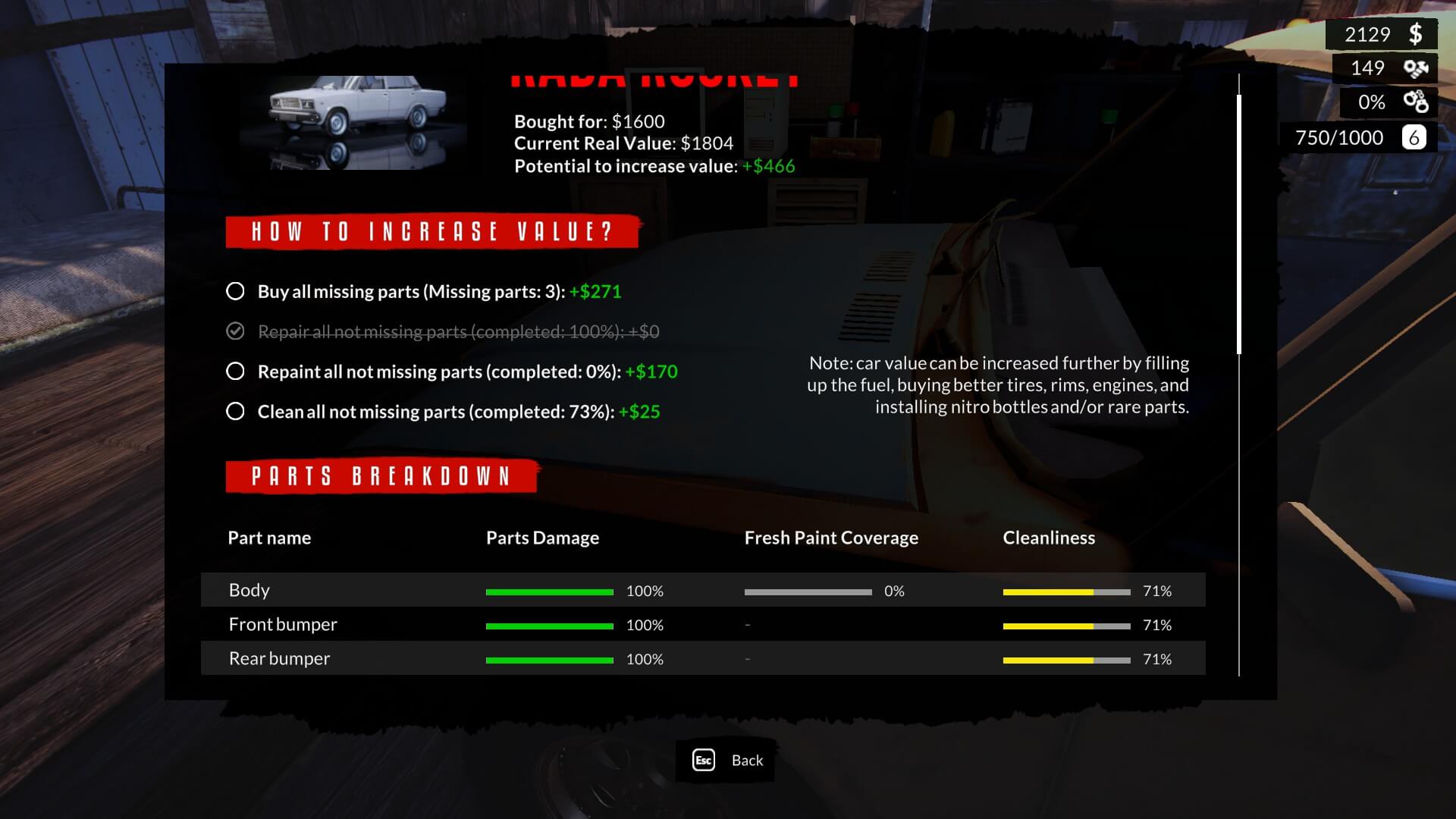Choose Repaint all not missing parts
The height and width of the screenshot is (819, 1456).
[x=236, y=372]
